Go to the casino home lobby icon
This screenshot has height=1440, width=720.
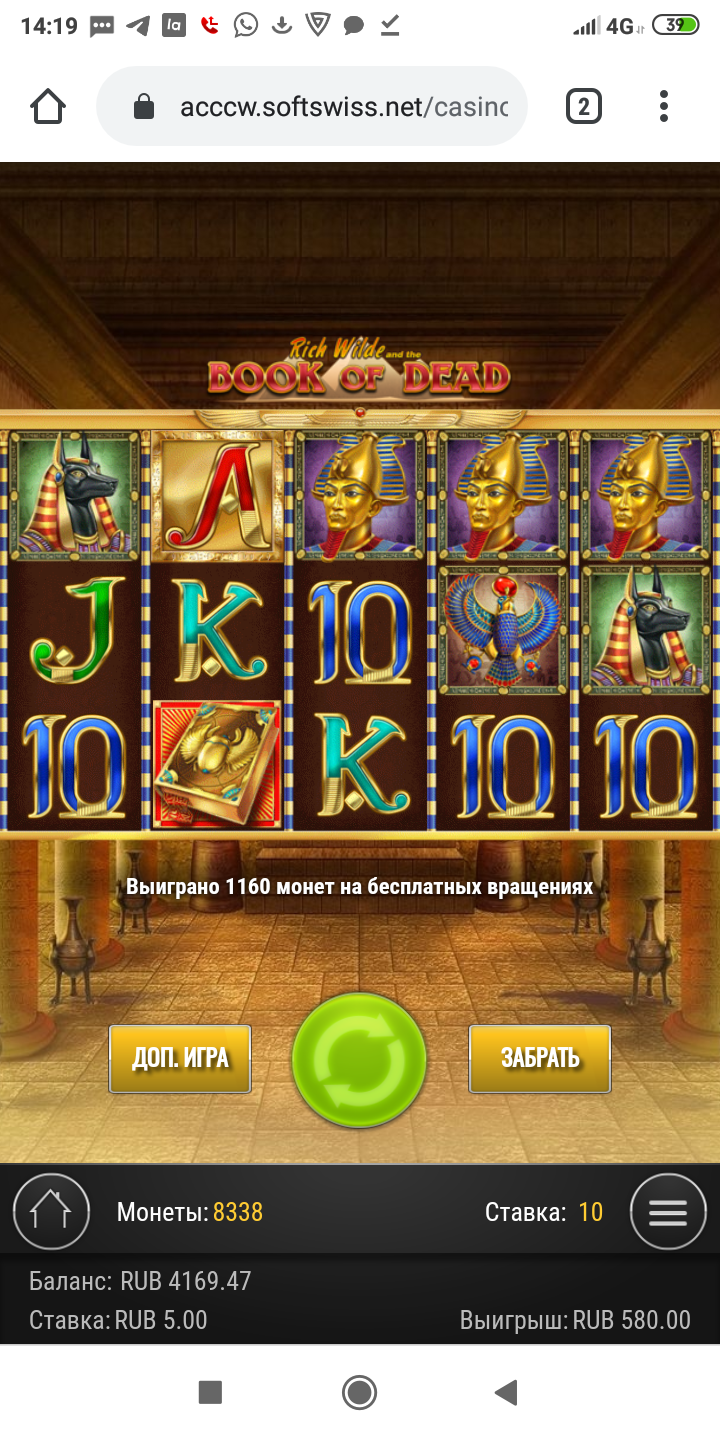pos(50,1212)
